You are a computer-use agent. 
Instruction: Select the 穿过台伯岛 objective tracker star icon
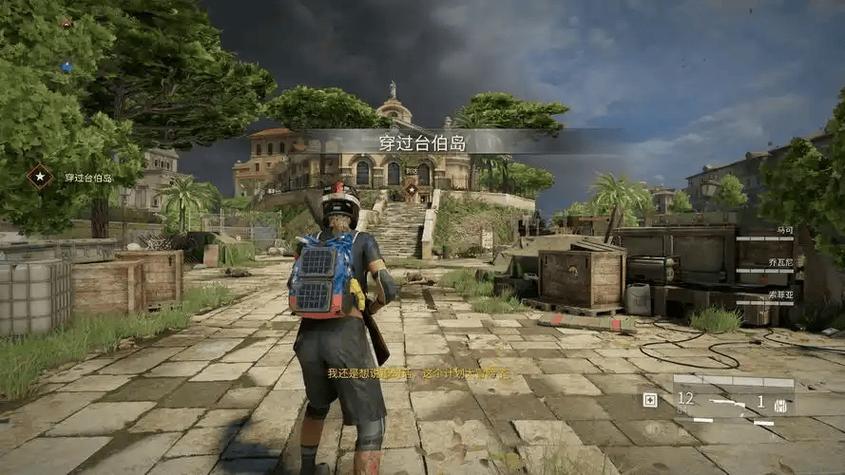click(x=39, y=177)
